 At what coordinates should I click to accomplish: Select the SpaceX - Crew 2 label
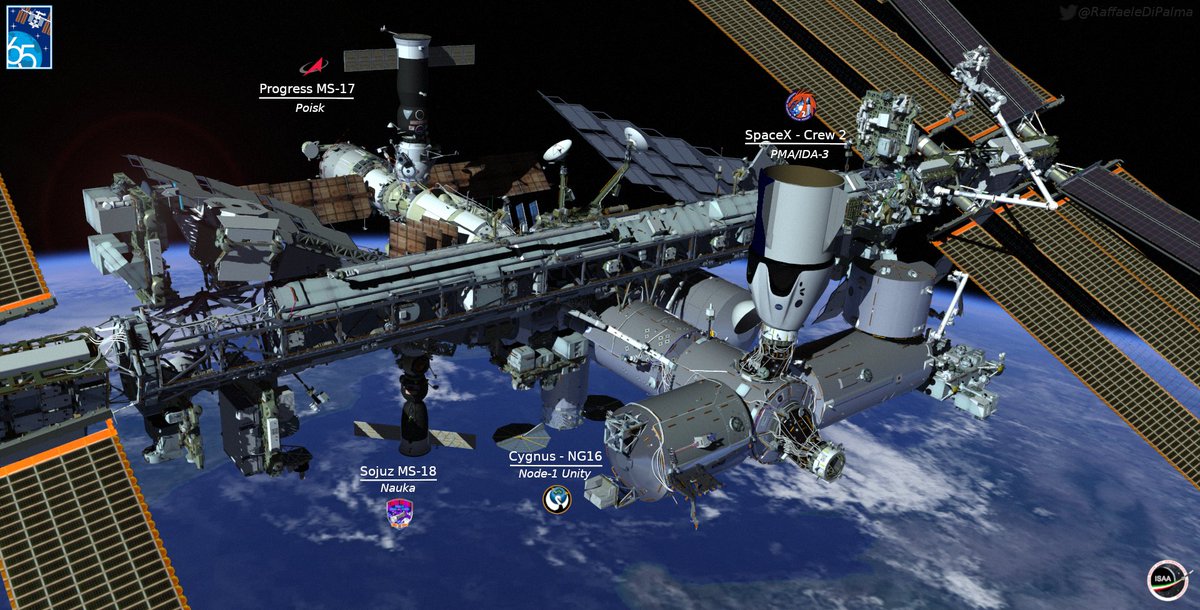(796, 135)
